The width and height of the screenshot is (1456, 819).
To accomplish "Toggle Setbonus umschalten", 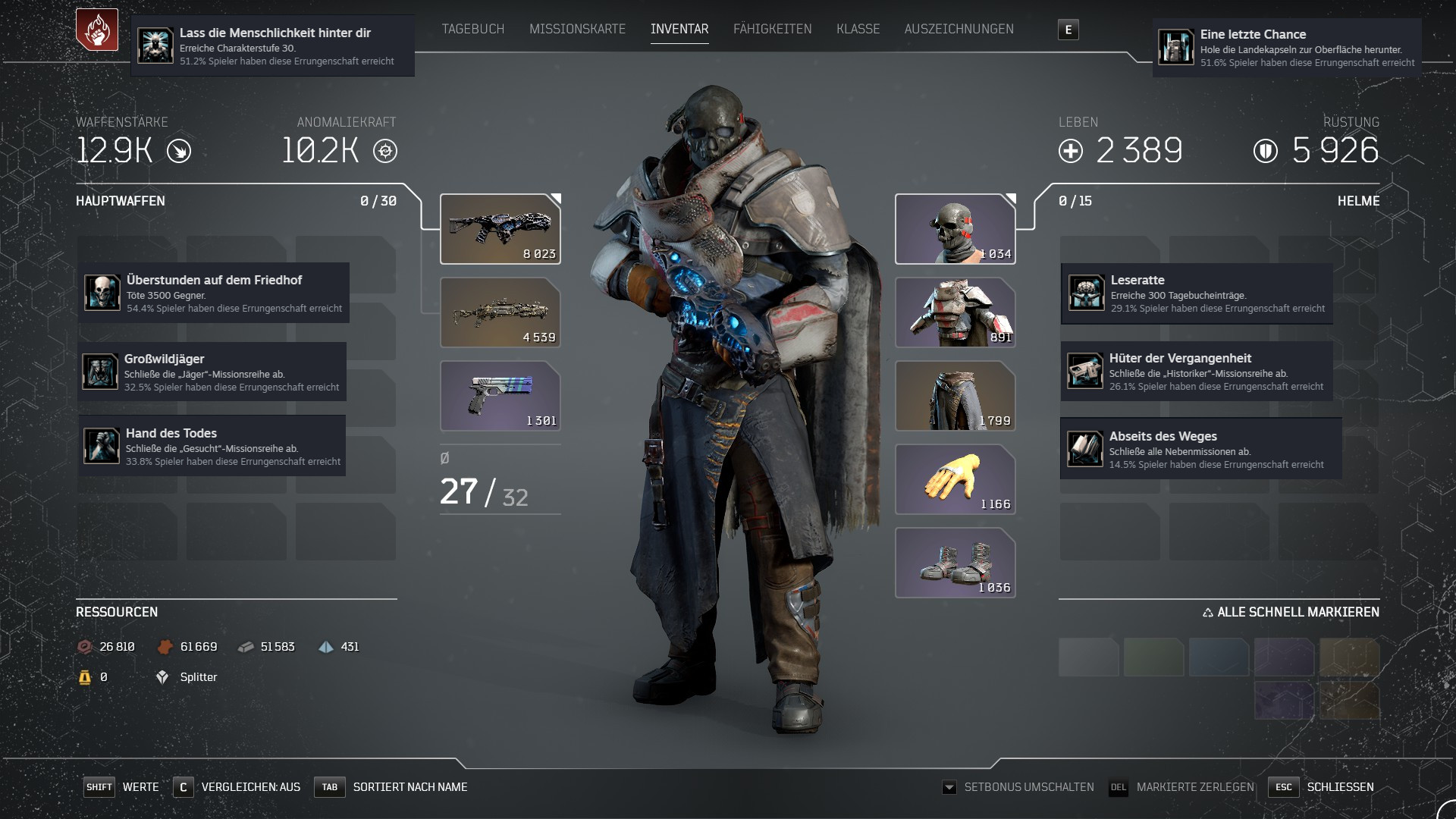I will [x=1020, y=787].
